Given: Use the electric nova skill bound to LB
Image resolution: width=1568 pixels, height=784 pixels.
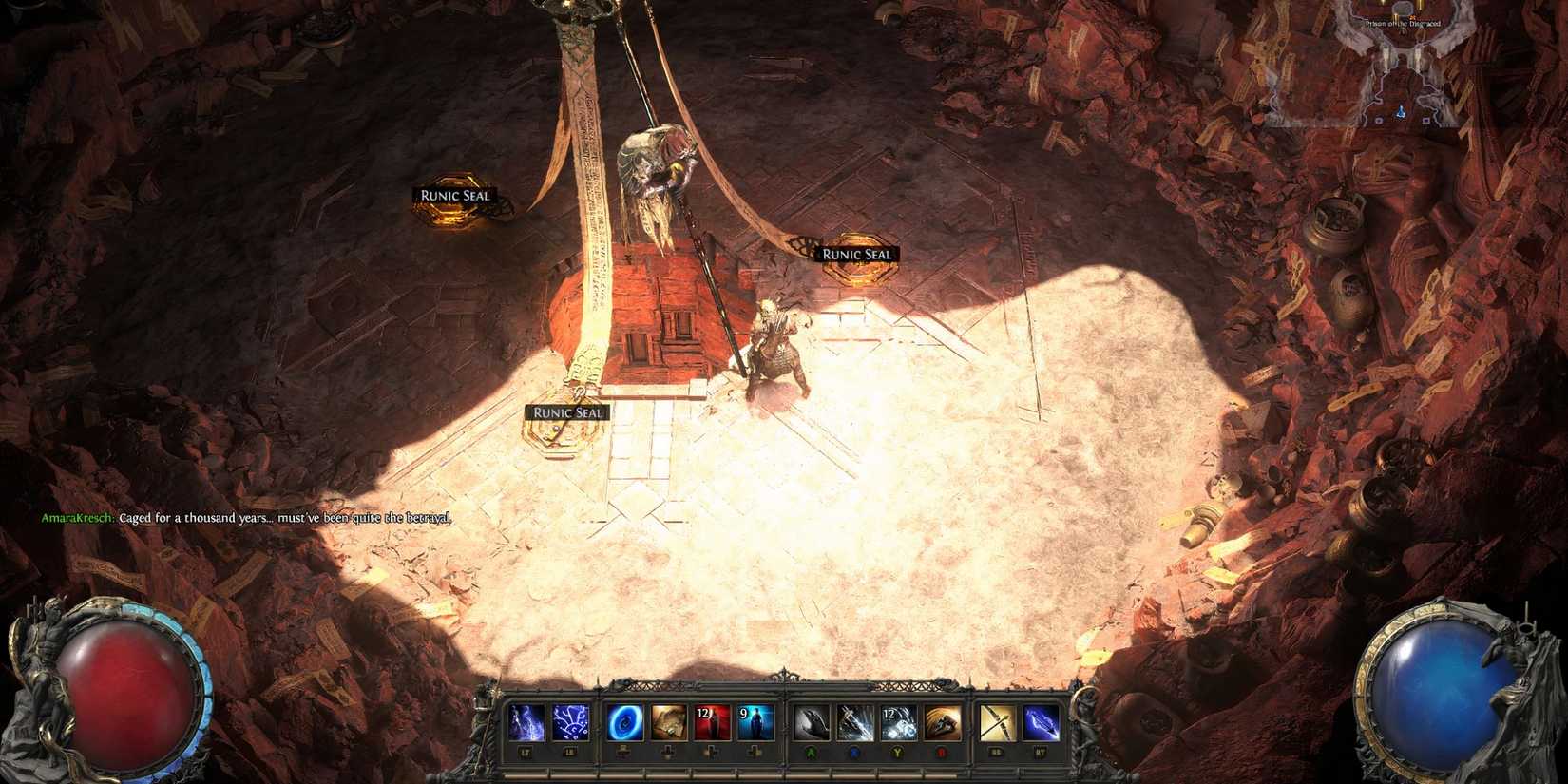Looking at the screenshot, I should [x=570, y=722].
